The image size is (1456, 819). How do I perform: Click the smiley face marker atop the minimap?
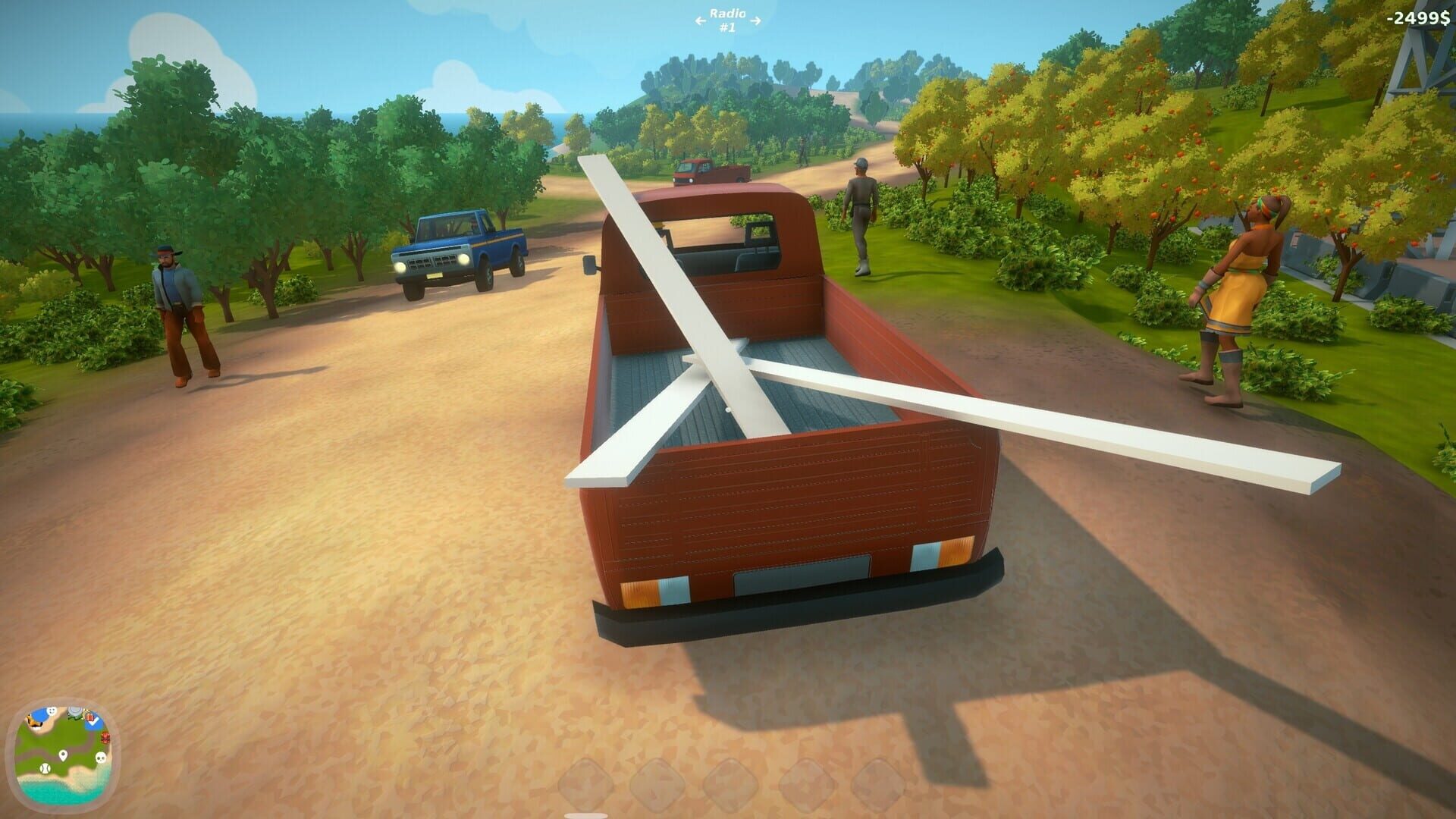[51, 711]
